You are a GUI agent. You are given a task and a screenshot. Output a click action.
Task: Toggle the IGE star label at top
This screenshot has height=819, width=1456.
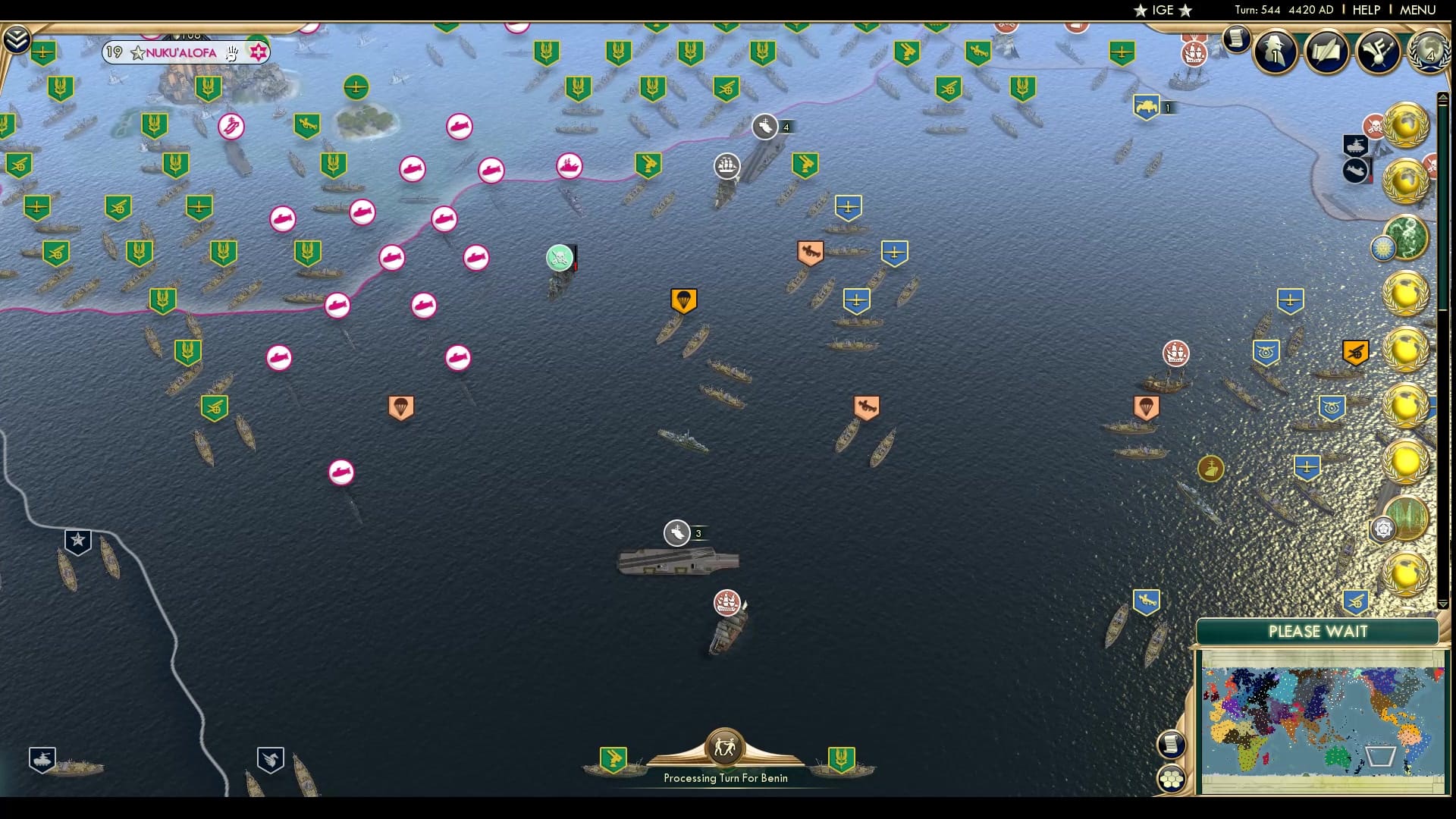coord(1164,10)
